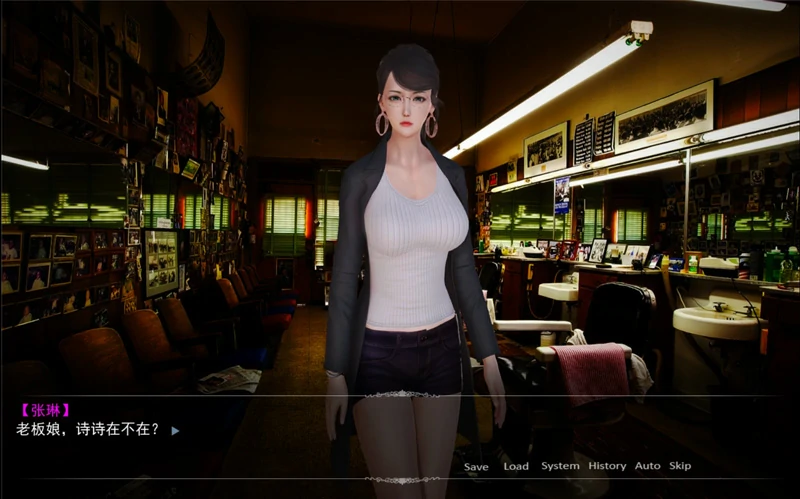Open the Save menu
This screenshot has width=800, height=499.
[476, 466]
